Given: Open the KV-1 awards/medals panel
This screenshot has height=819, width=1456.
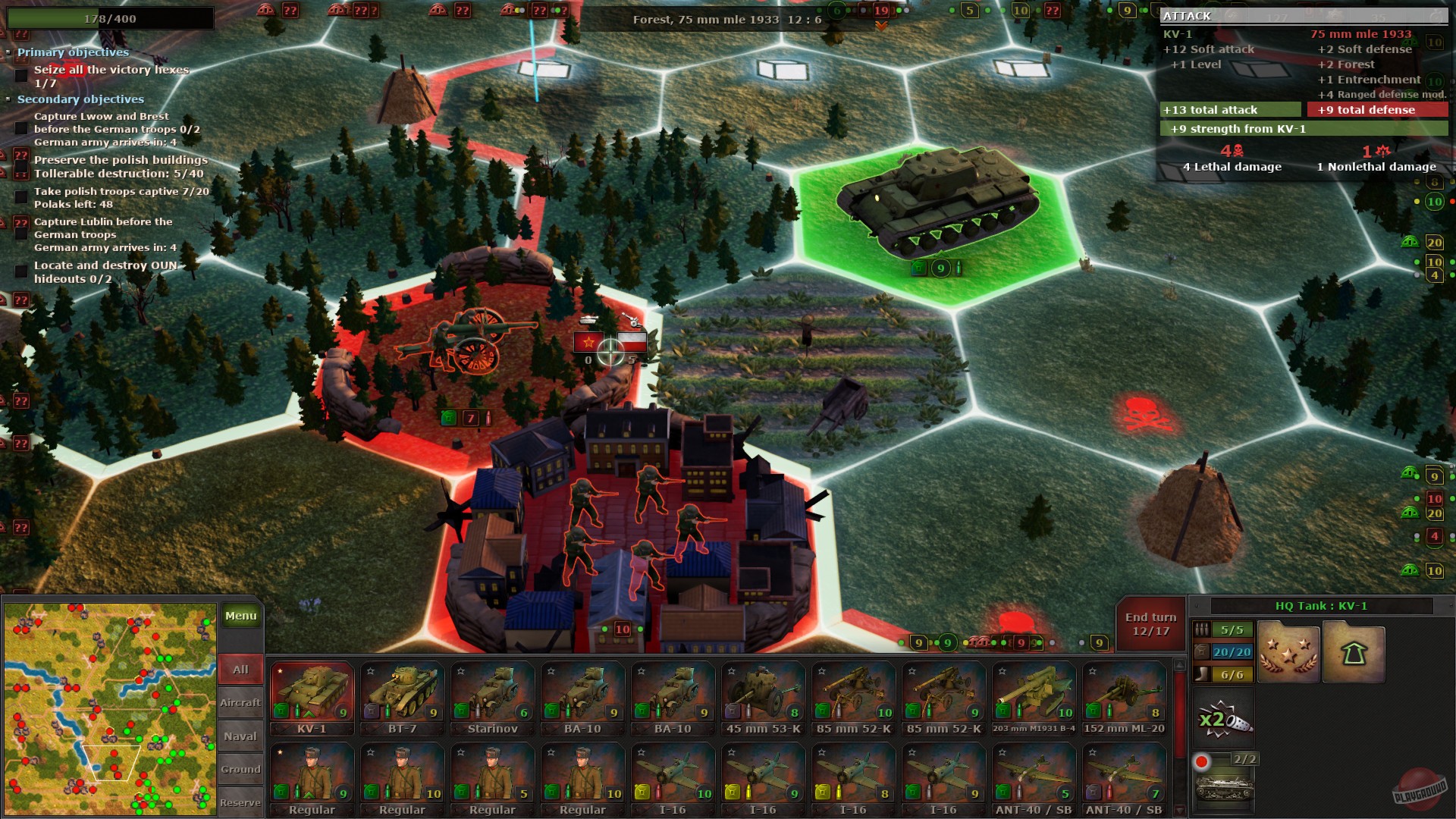Looking at the screenshot, I should 1288,651.
